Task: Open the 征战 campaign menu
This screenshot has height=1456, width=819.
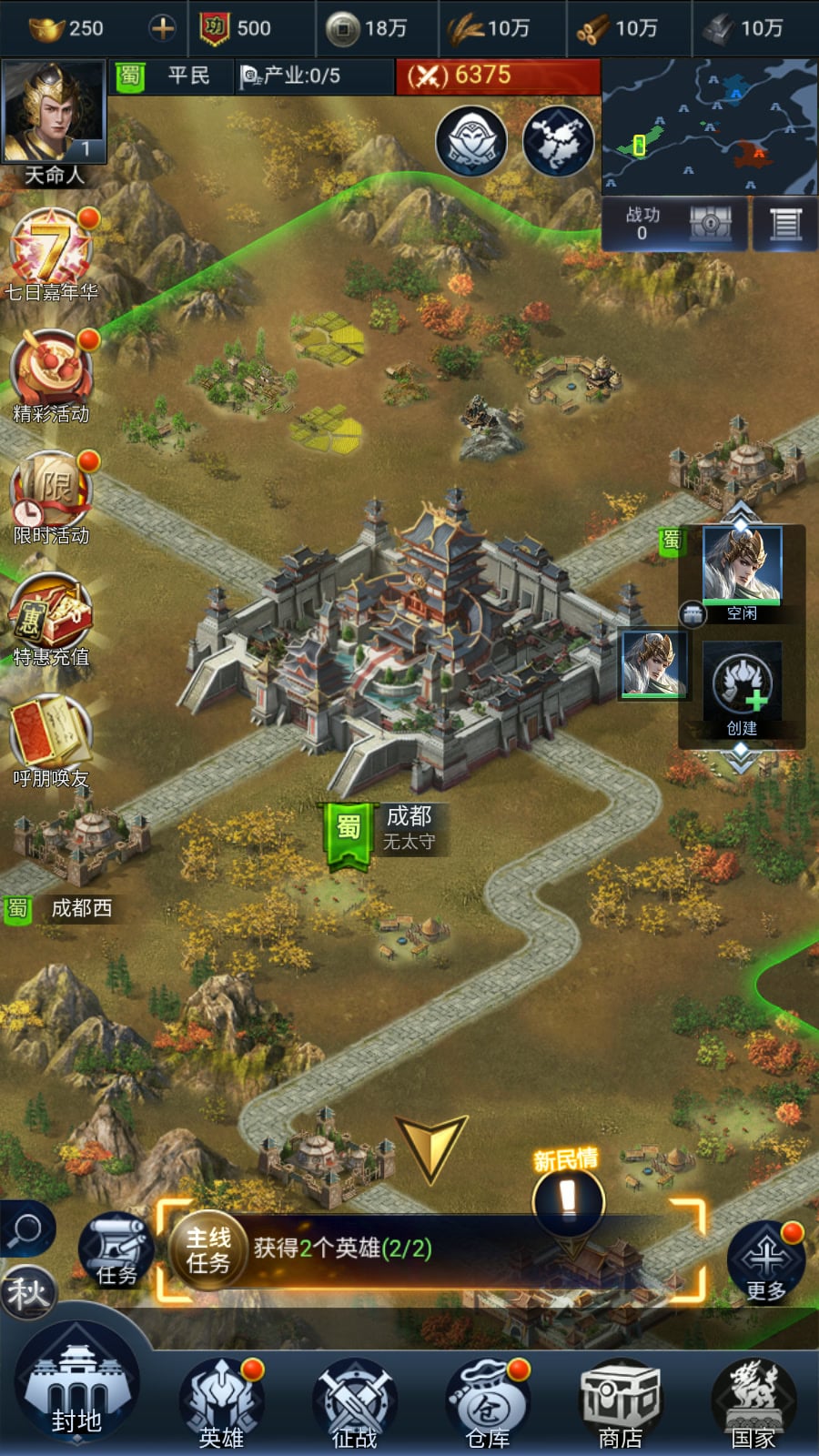Action: tap(354, 1402)
